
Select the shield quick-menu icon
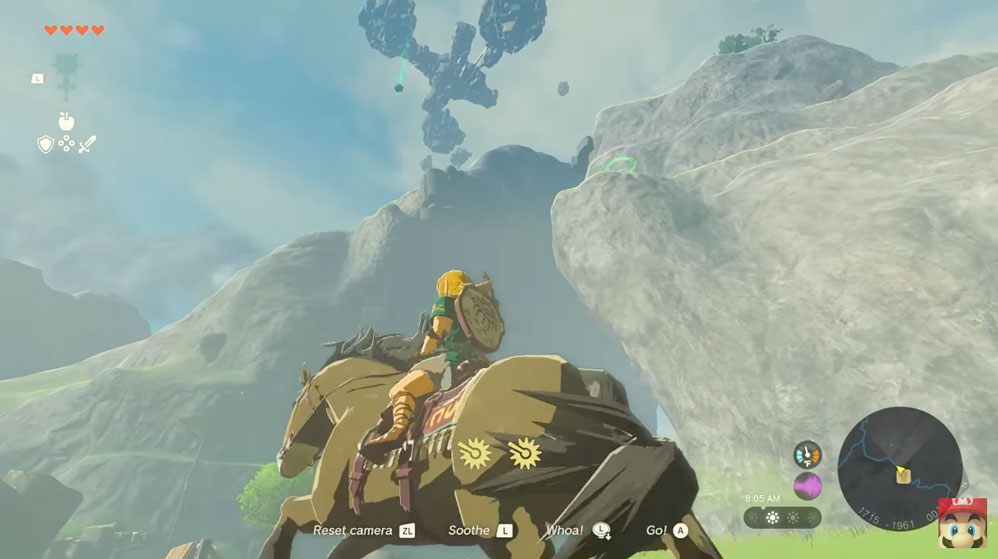(45, 144)
